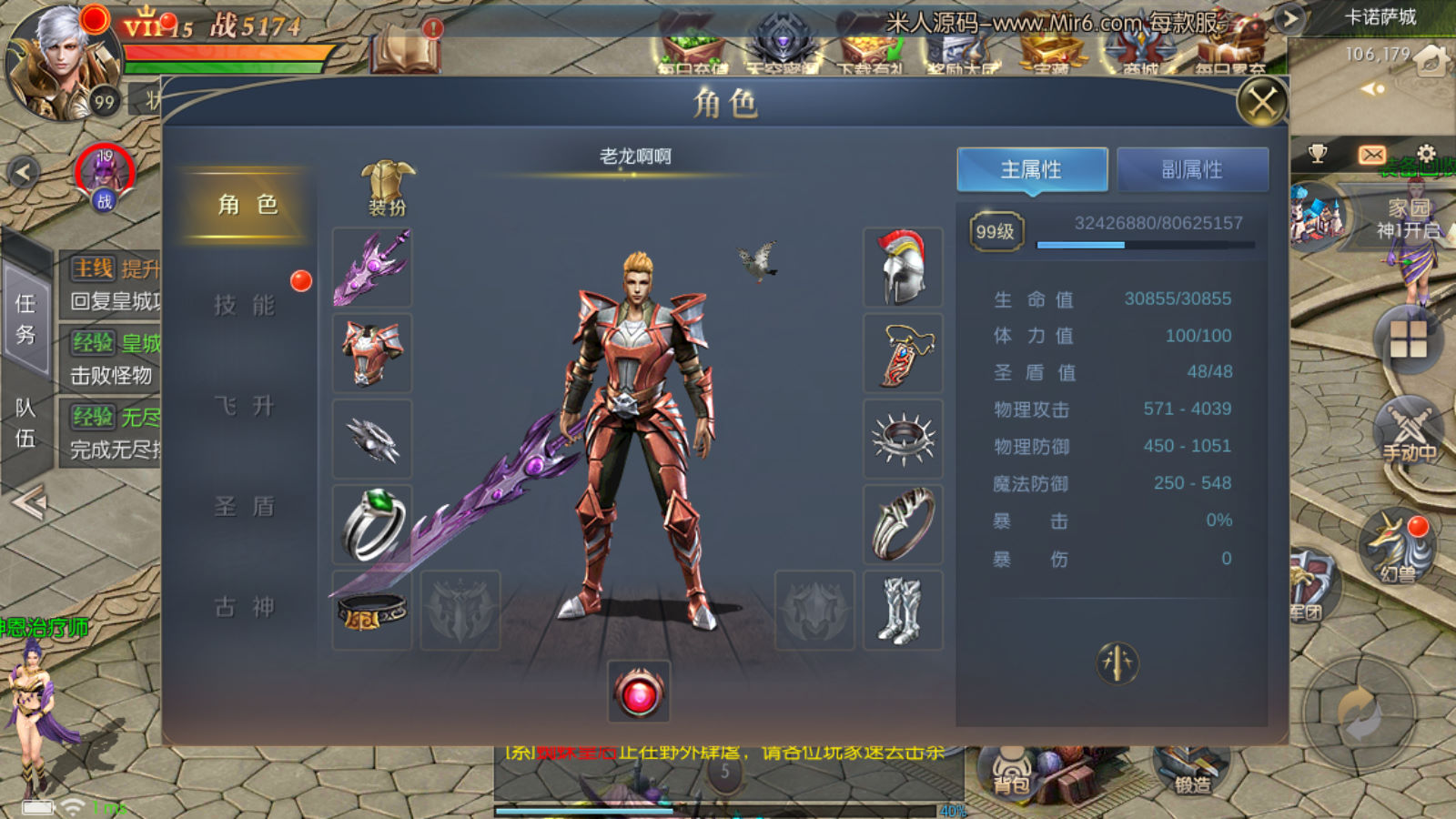The image size is (1456, 819).
Task: Select the purple sword weapon slot
Action: coord(372,268)
